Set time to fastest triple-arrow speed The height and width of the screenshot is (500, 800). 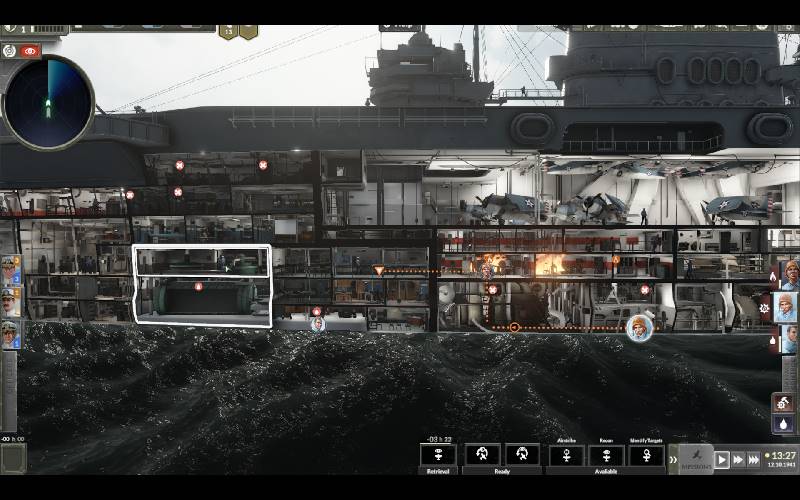pyautogui.click(x=755, y=459)
